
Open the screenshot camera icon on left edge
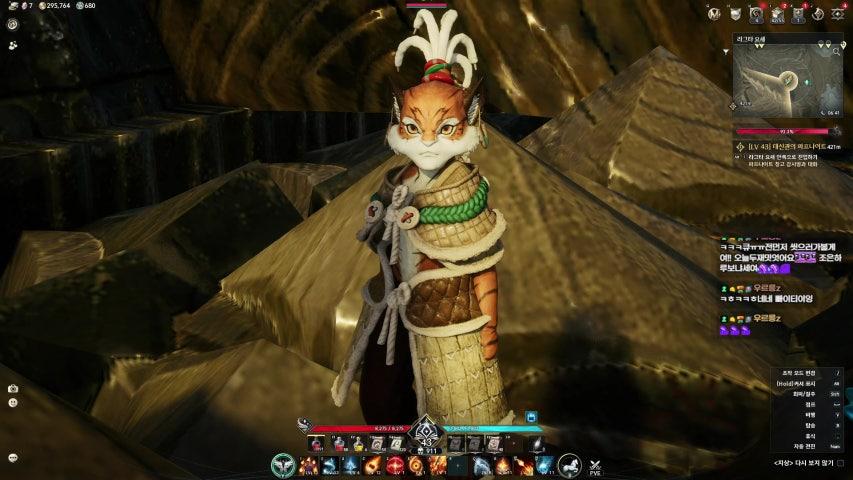point(13,388)
